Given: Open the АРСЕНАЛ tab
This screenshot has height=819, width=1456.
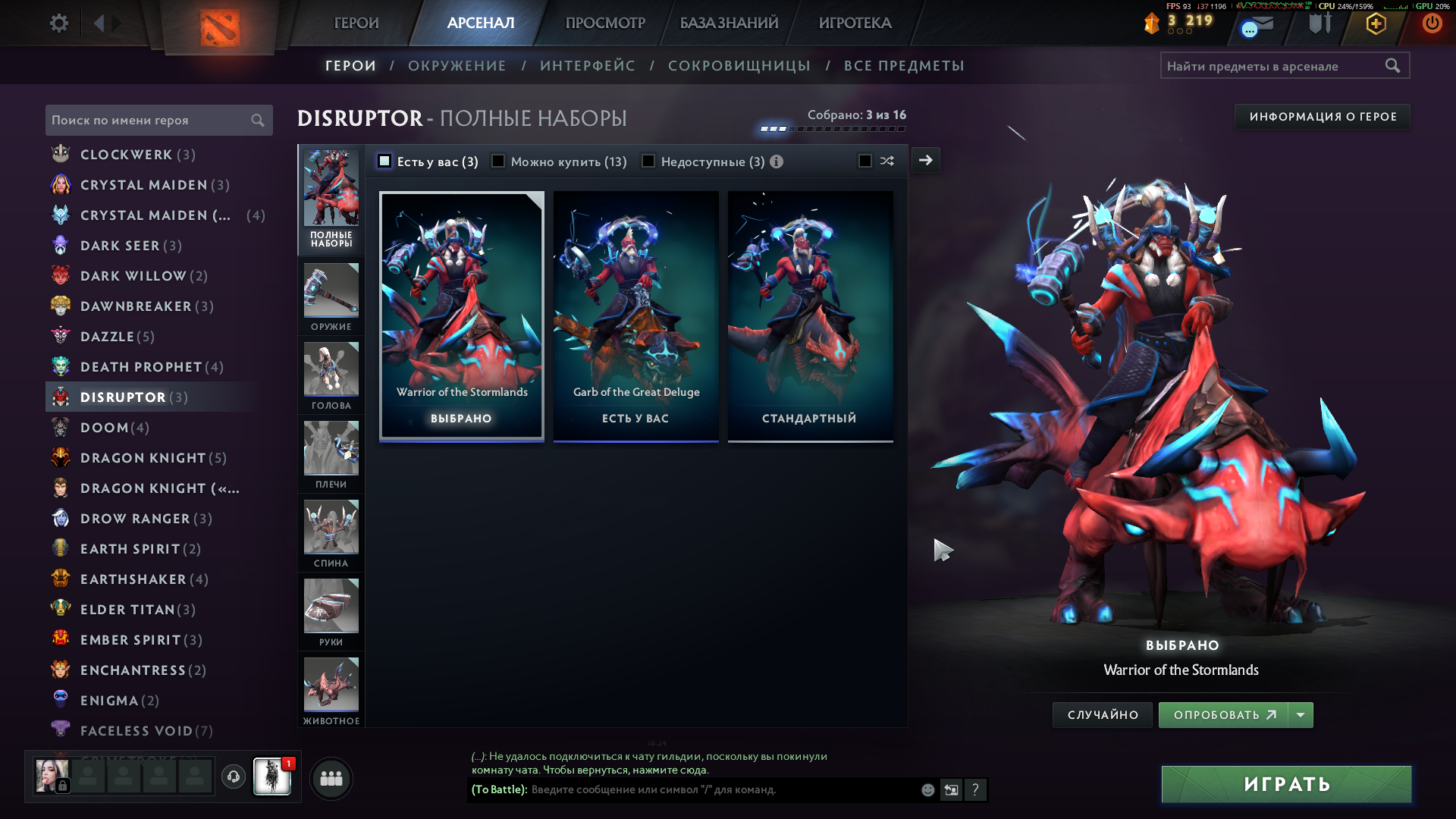Looking at the screenshot, I should [x=481, y=23].
